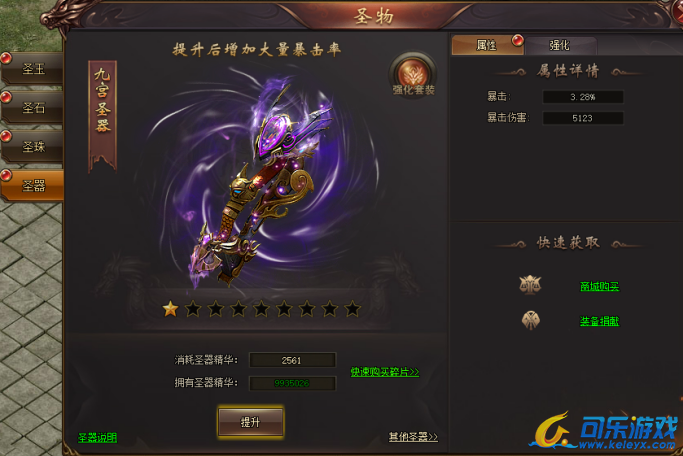Follow the 快速购买碎片 link
Image resolution: width=683 pixels, height=456 pixels.
(x=384, y=372)
